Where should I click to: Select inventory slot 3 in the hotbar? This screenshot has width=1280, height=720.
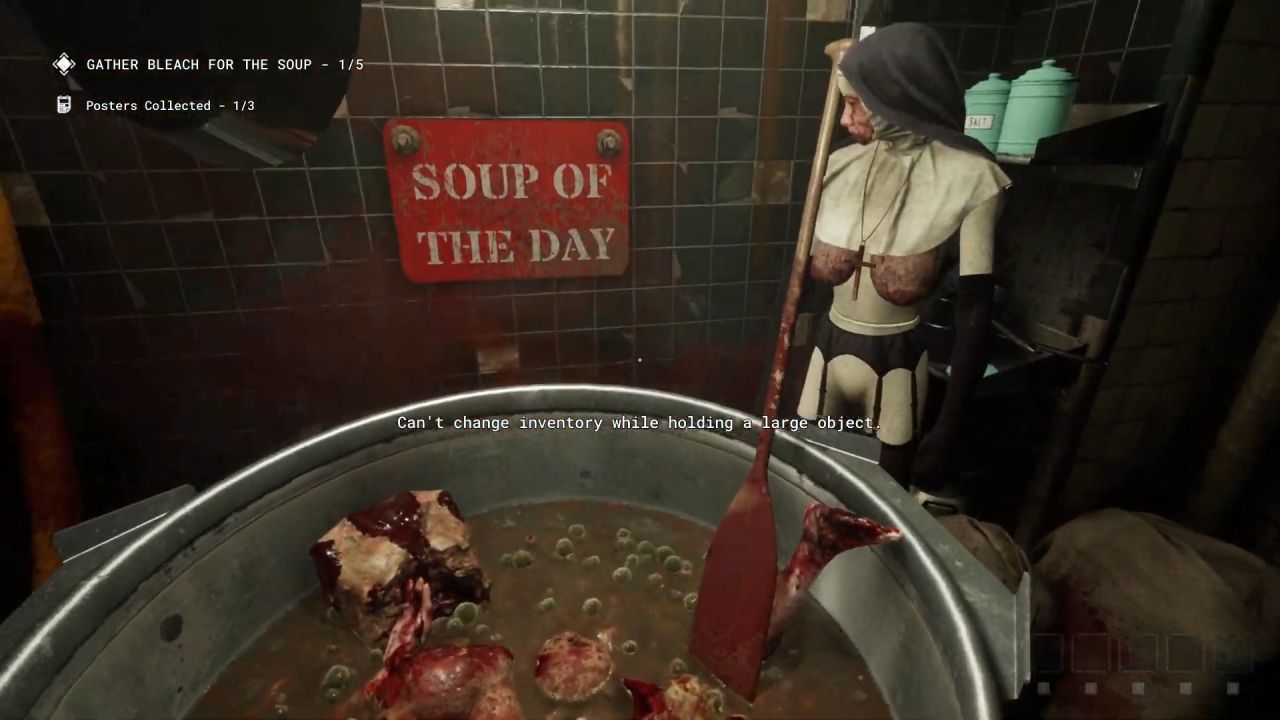(1138, 652)
